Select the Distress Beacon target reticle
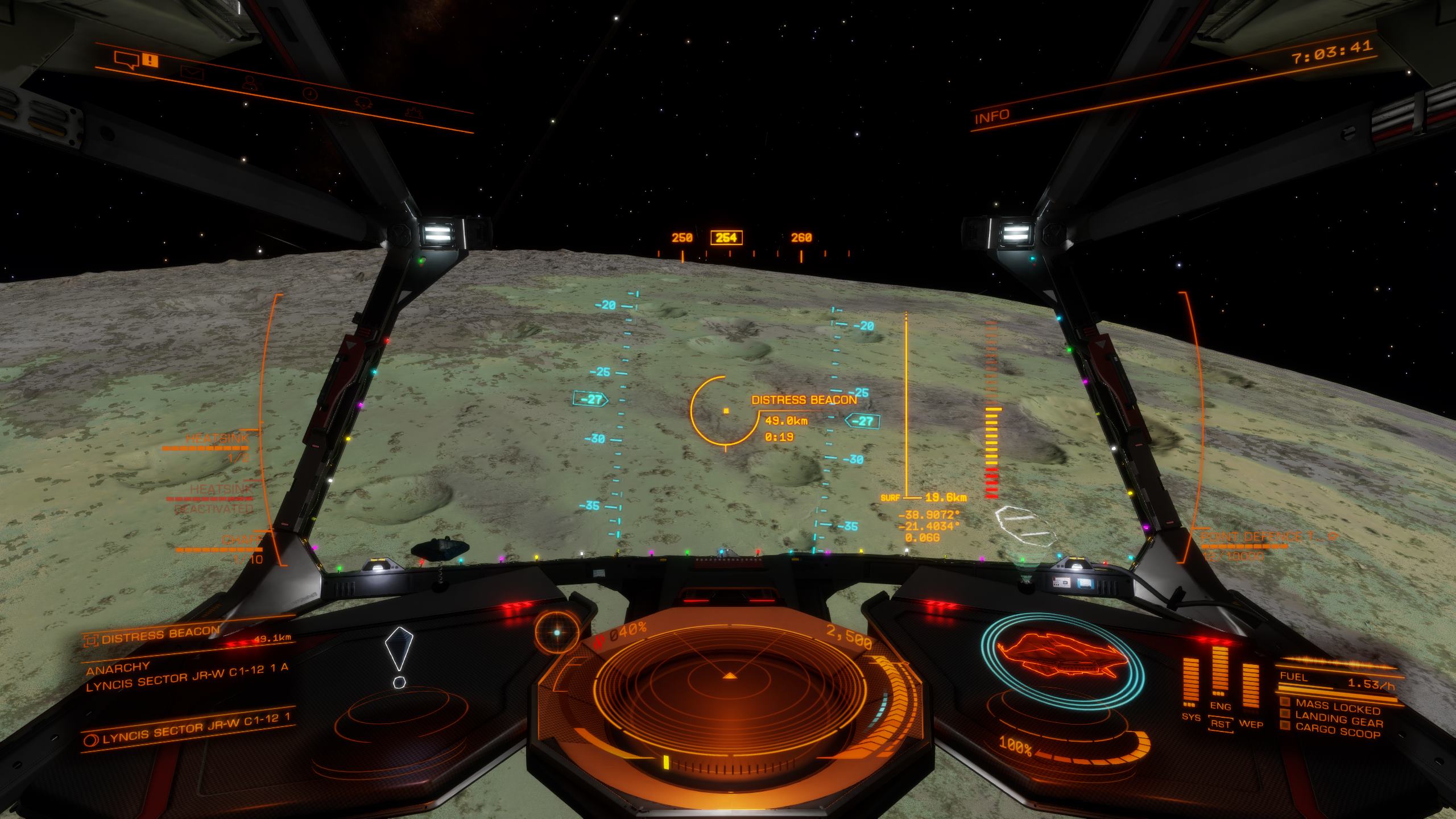Viewport: 1456px width, 819px height. coord(726,410)
